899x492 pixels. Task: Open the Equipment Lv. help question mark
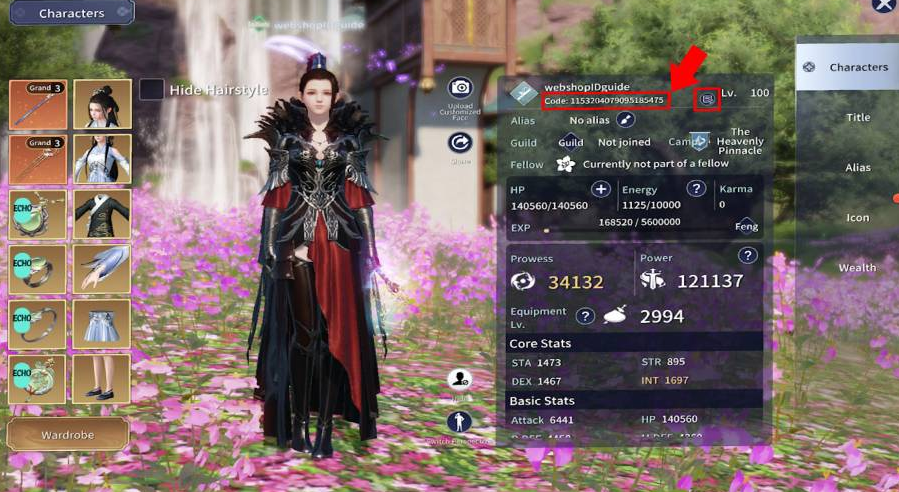[x=585, y=316]
